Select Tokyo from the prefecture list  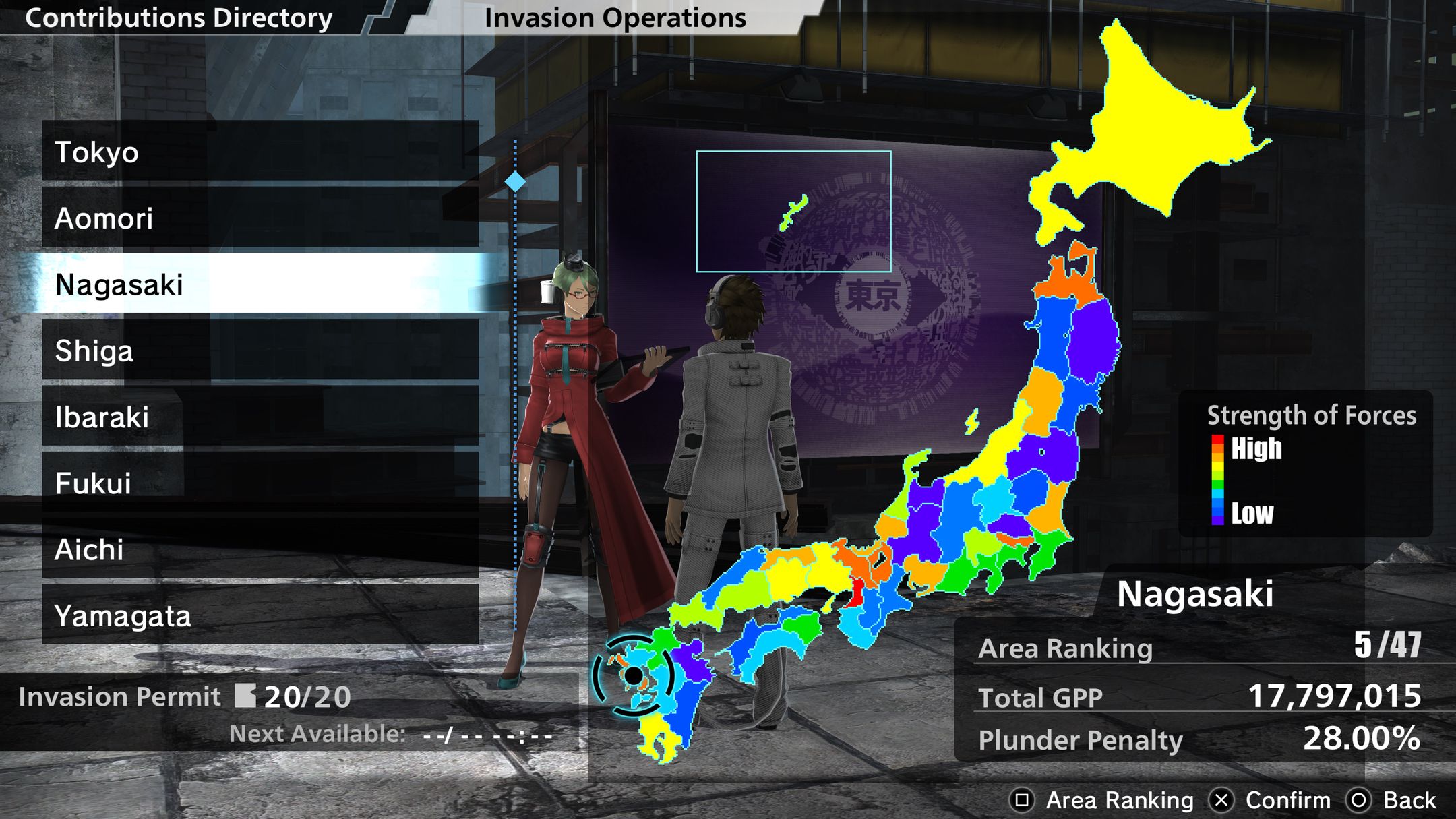pyautogui.click(x=260, y=151)
